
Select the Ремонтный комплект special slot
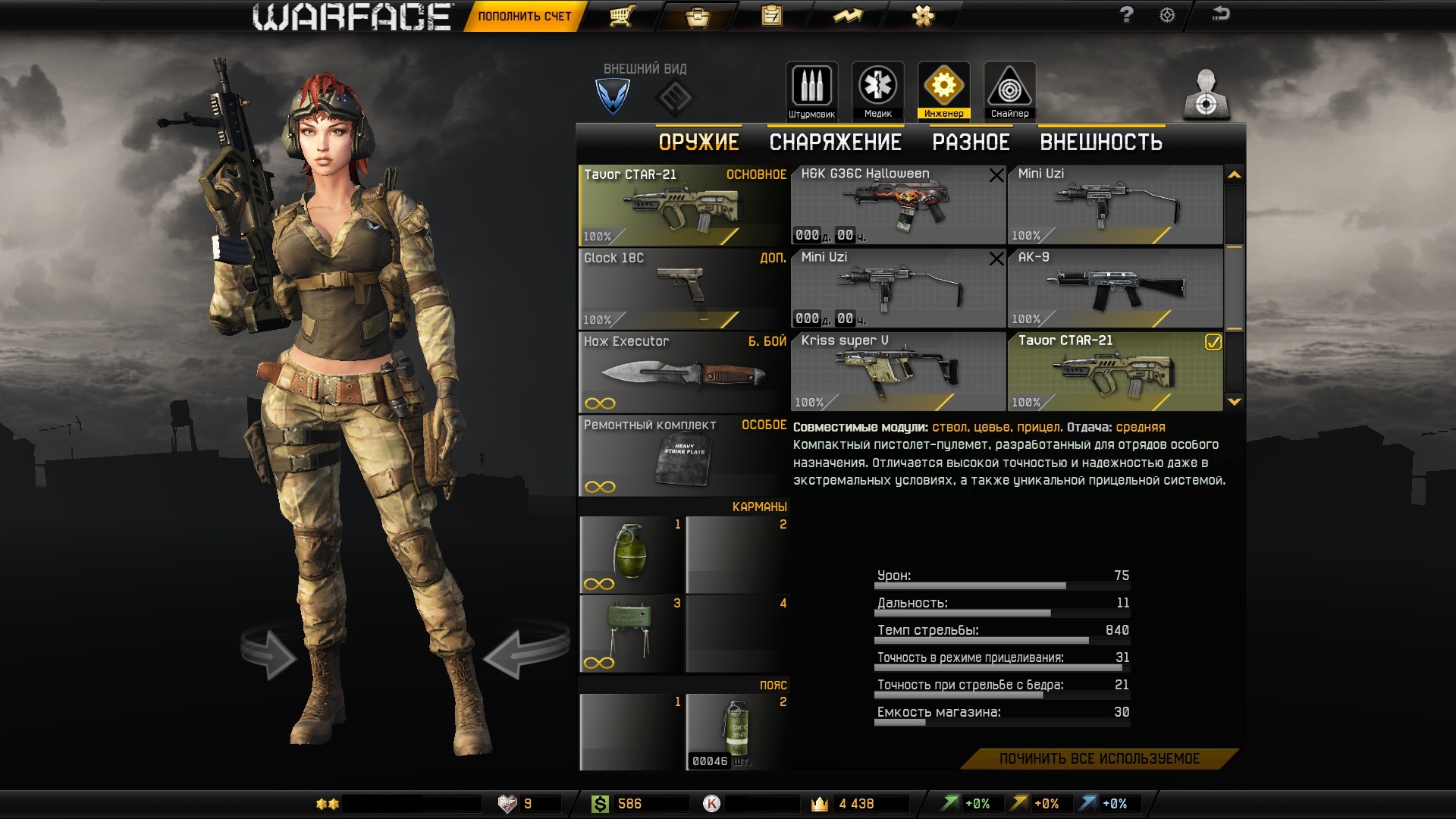click(682, 456)
